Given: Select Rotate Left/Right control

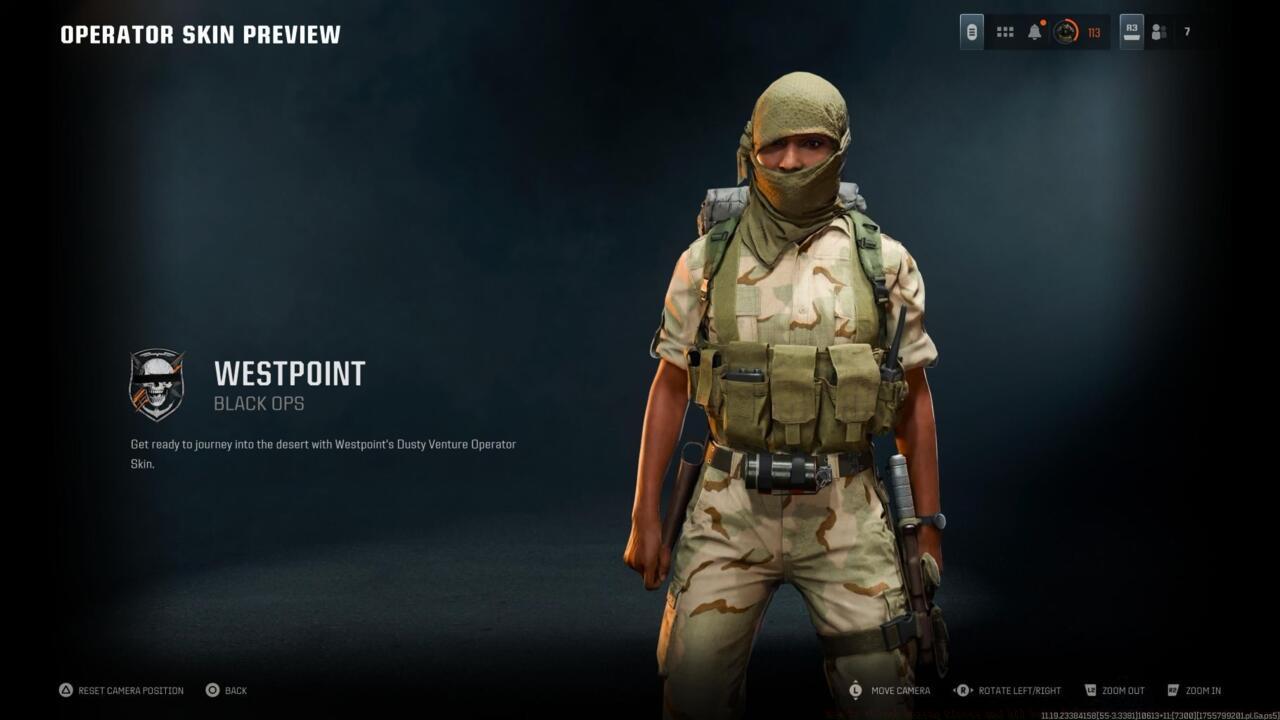Looking at the screenshot, I should click(1017, 690).
